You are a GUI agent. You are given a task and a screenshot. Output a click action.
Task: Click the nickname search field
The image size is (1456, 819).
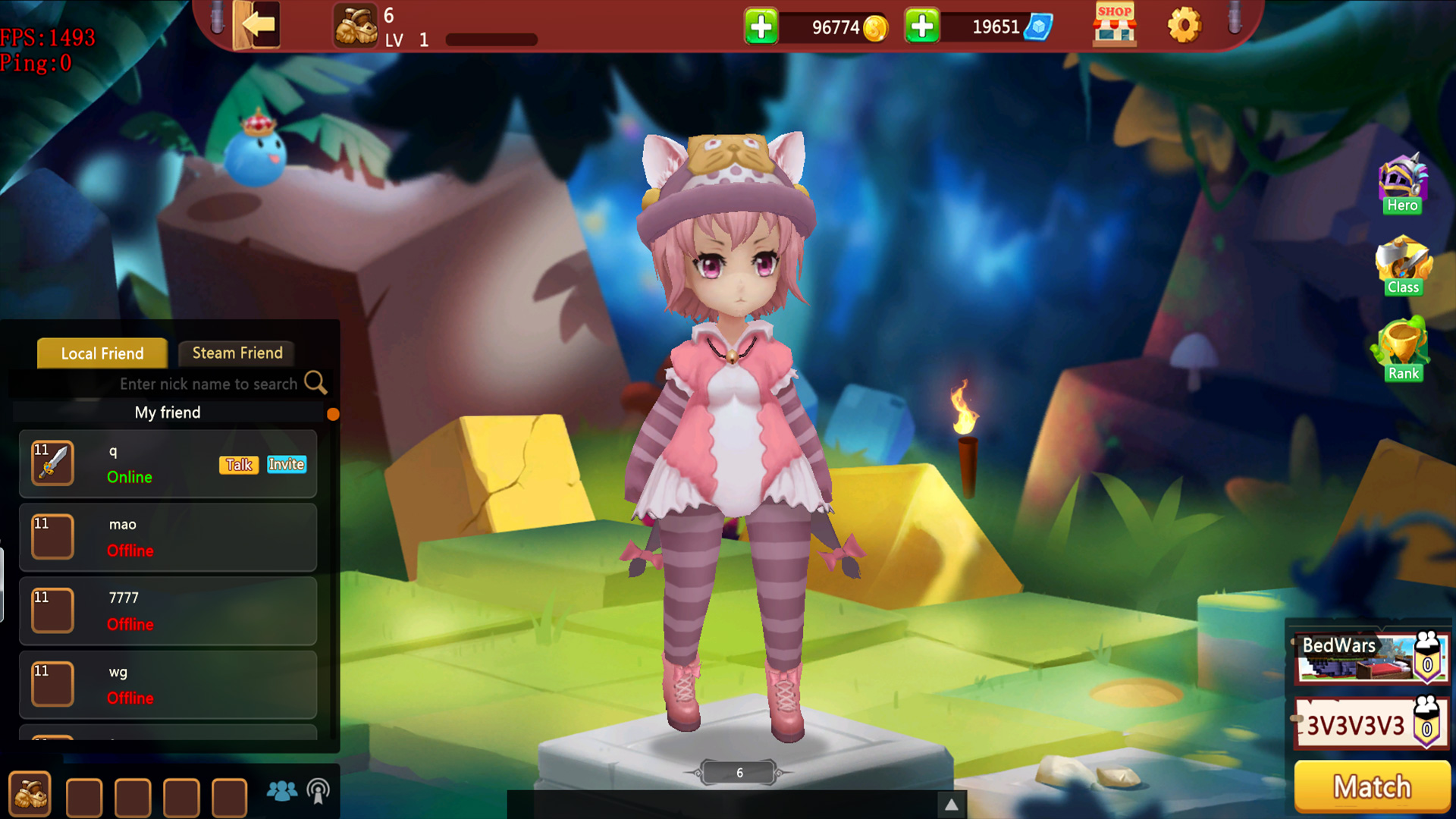point(209,384)
